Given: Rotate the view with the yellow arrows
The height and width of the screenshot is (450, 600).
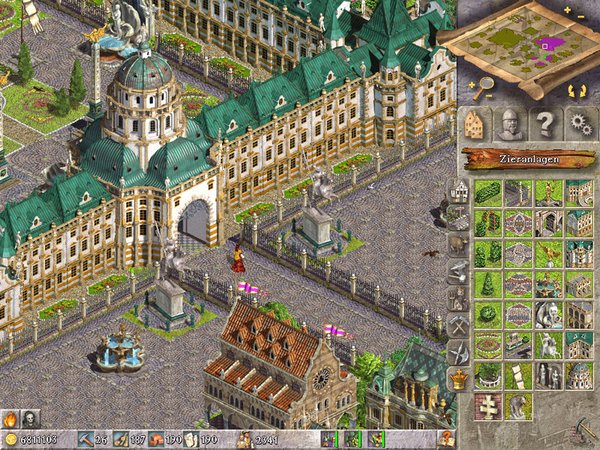Looking at the screenshot, I should click(577, 91).
